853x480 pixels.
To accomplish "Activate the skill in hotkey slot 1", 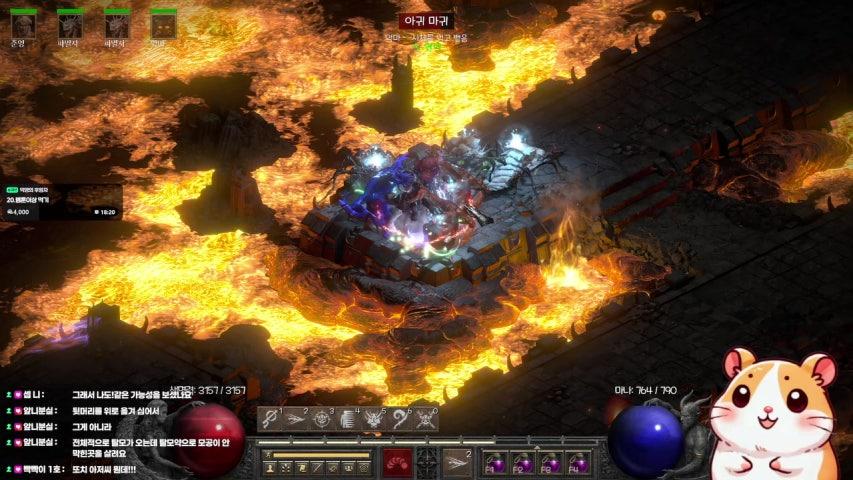I will (x=270, y=419).
